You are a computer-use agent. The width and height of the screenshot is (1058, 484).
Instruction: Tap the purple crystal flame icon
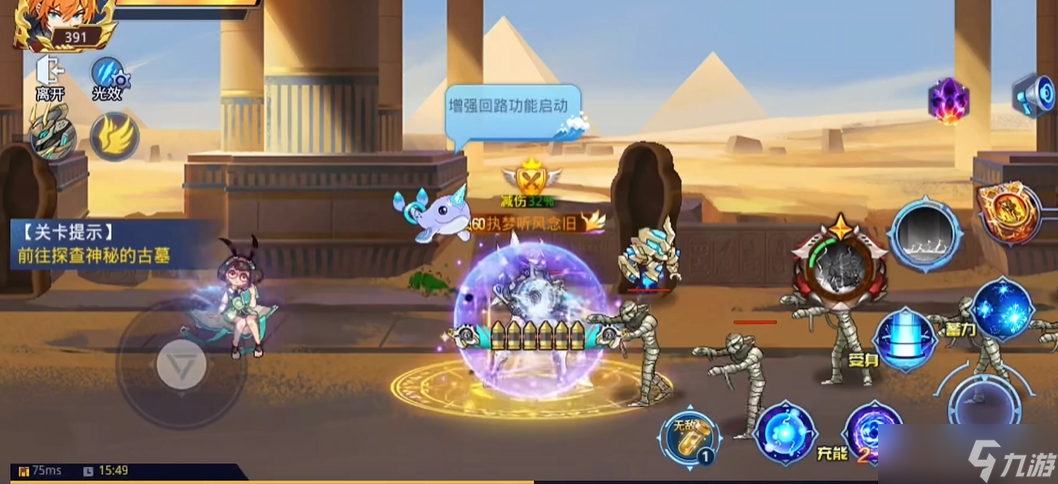(x=948, y=100)
